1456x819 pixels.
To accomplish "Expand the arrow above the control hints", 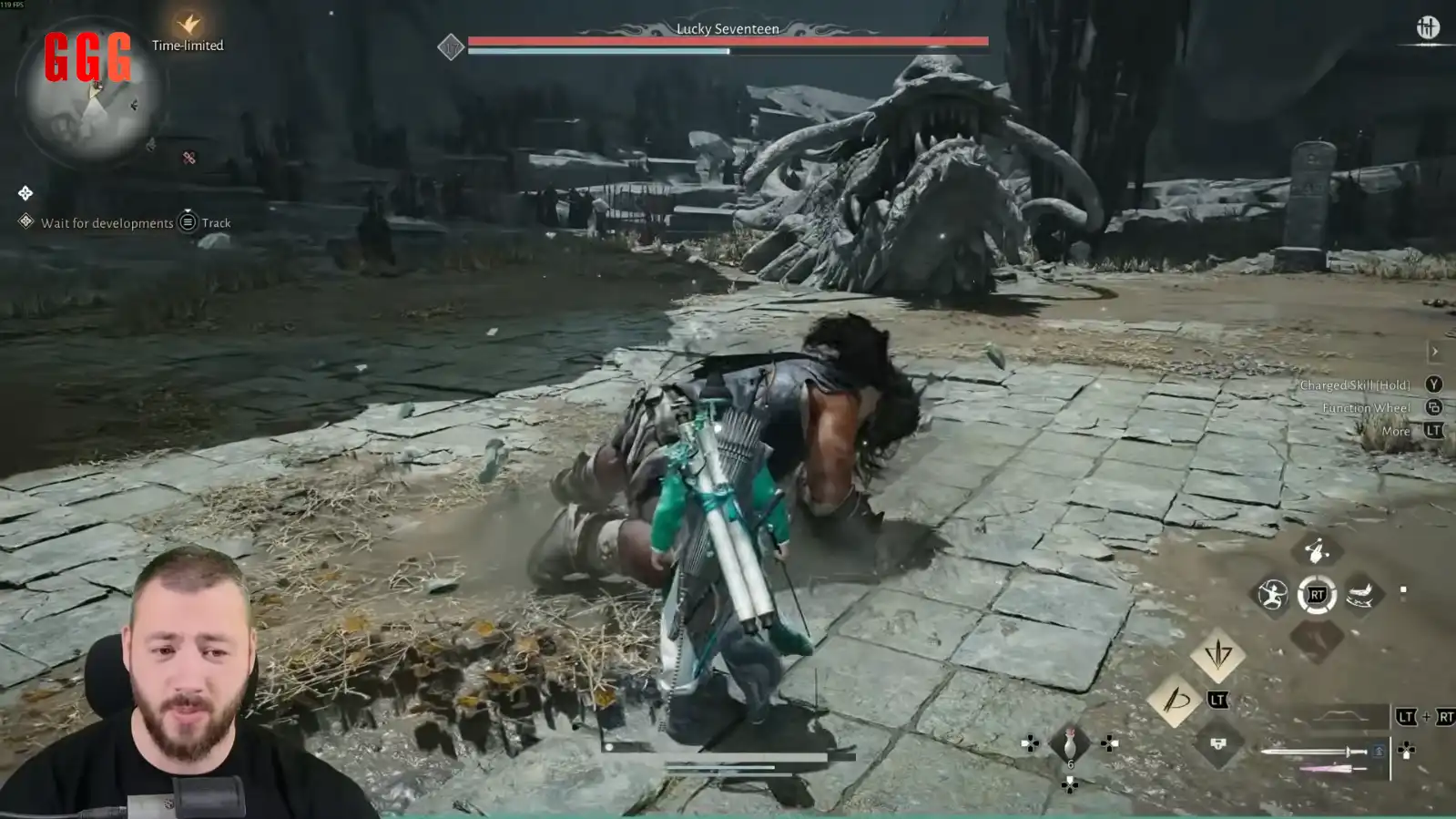I will 1435,352.
